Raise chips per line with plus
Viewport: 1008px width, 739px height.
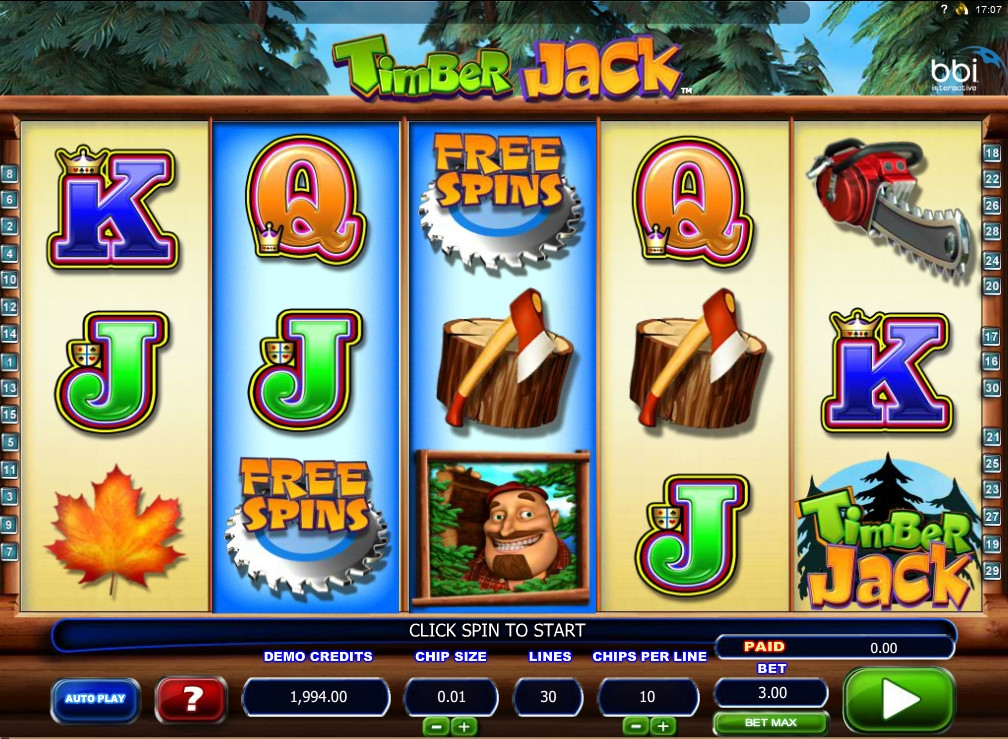[x=661, y=726]
